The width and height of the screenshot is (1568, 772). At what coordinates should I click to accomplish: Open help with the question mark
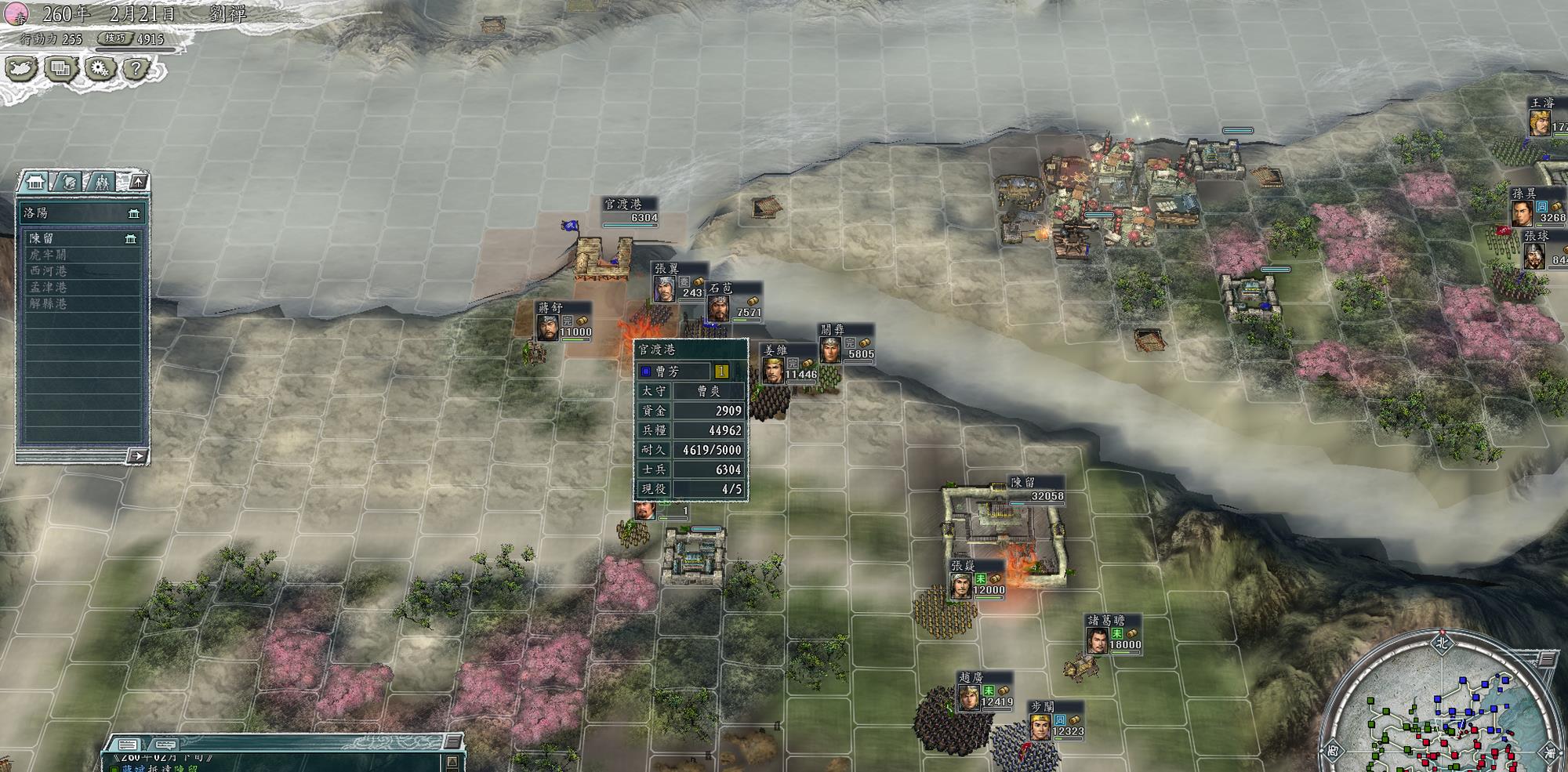136,70
